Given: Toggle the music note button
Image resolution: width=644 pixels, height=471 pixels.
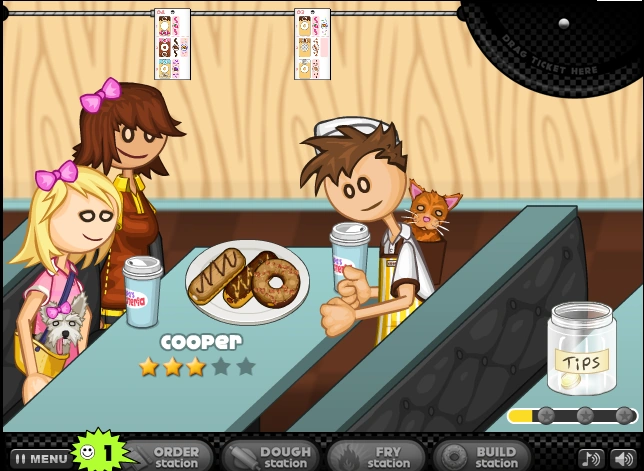Looking at the screenshot, I should coord(590,458).
